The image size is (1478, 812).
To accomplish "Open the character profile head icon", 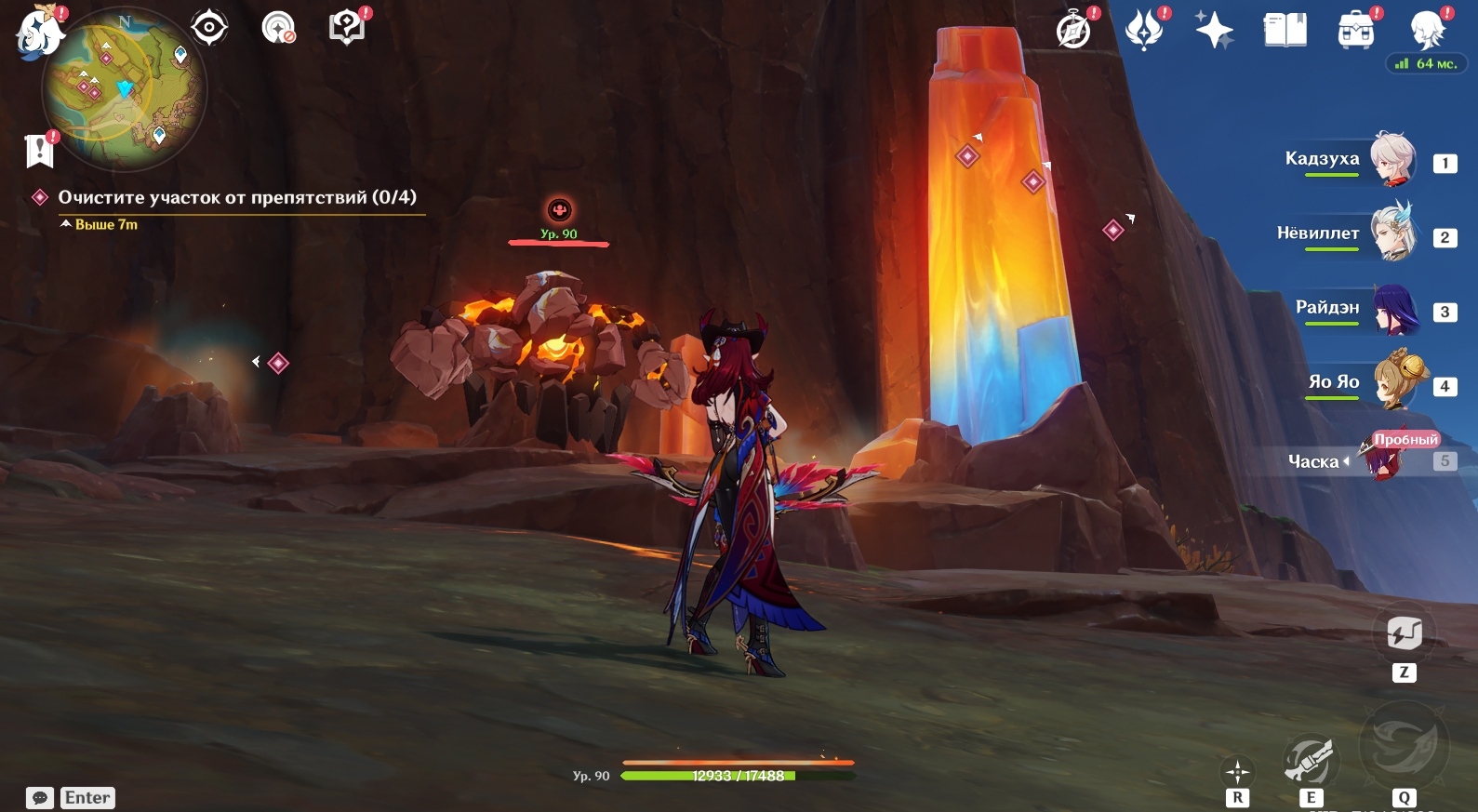I will click(1426, 30).
